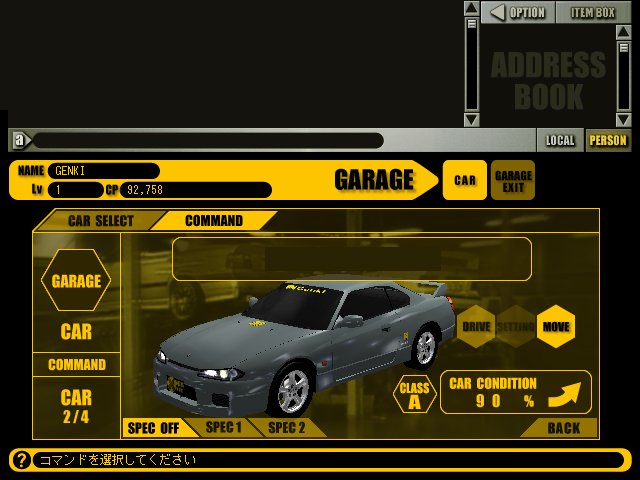Select the CAR button beside GARAGE
This screenshot has width=640, height=480.
(x=465, y=180)
